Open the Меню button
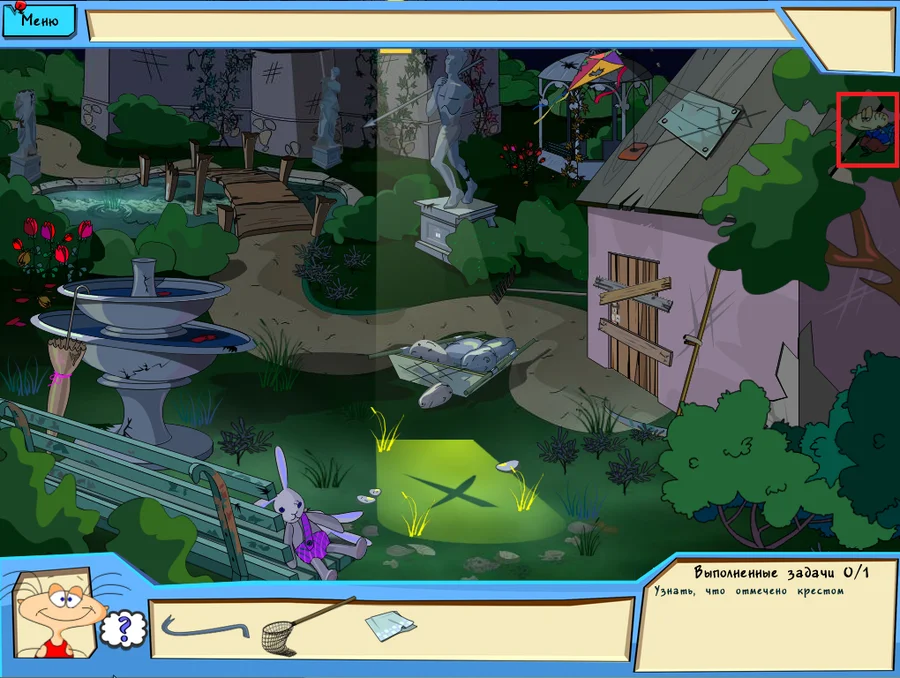 coord(38,18)
